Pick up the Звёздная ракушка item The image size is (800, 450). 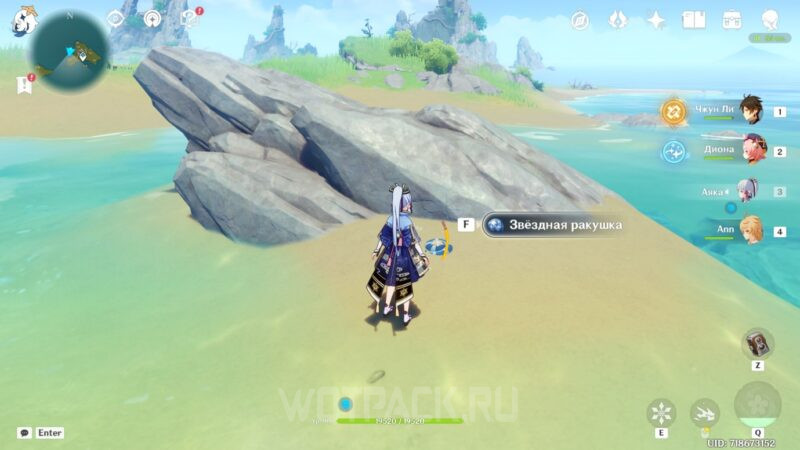point(552,225)
